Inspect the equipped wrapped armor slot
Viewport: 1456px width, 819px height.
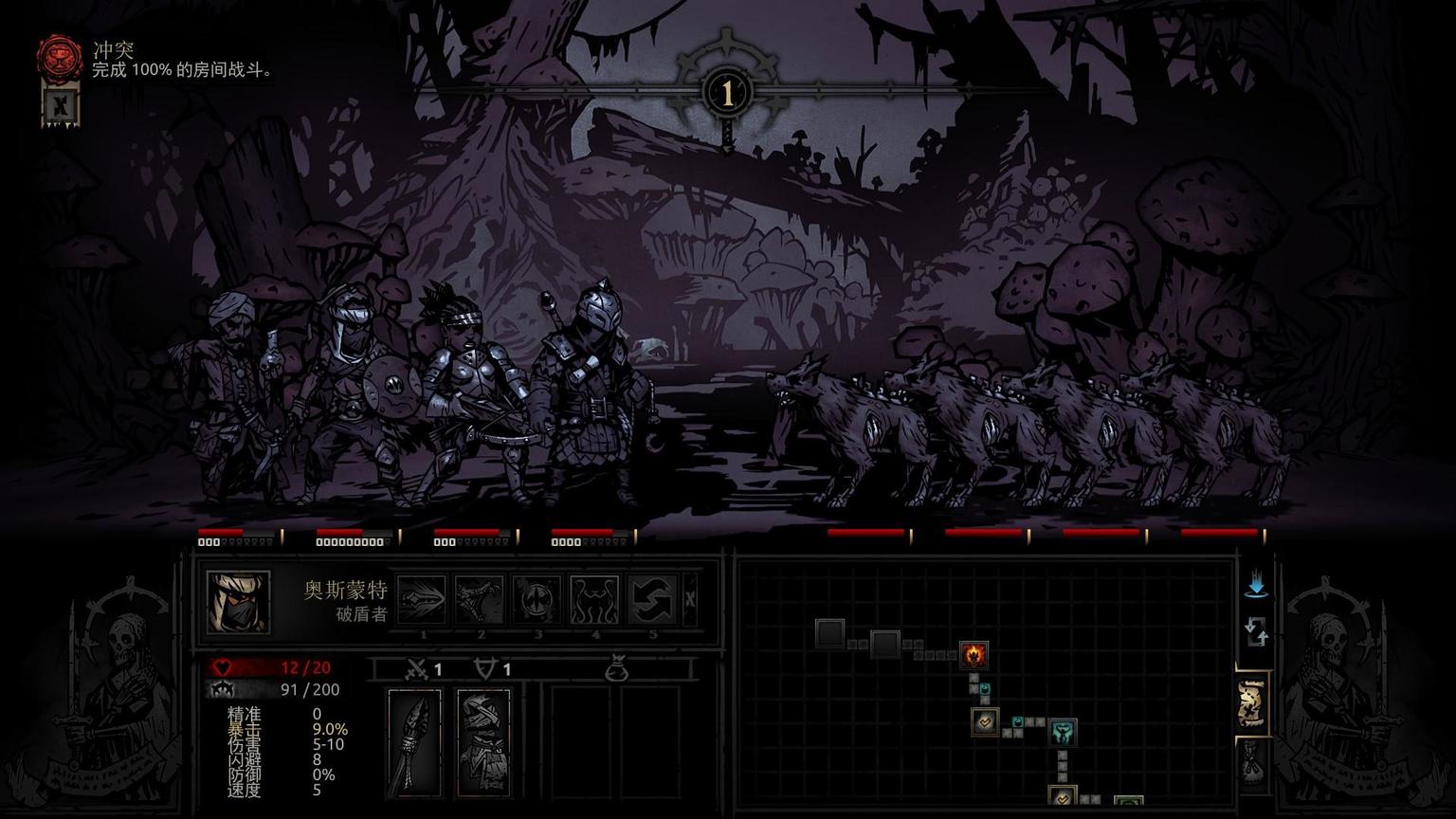tap(483, 742)
